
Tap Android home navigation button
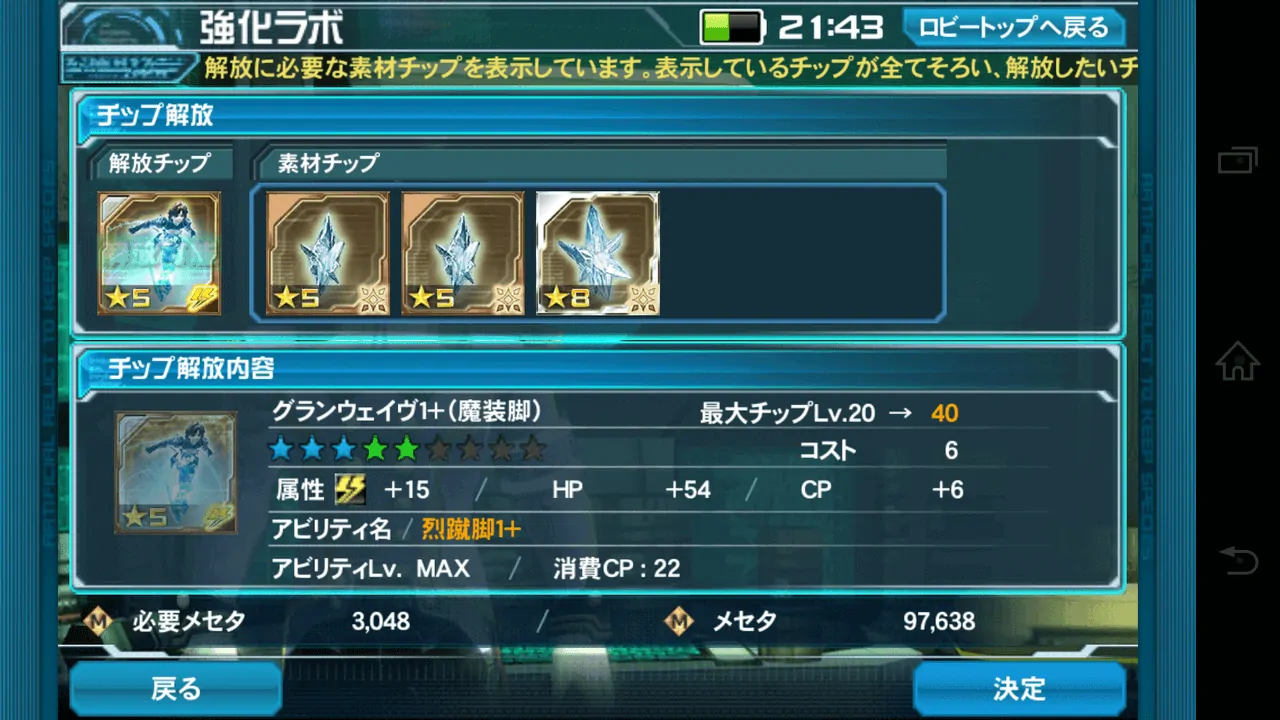tap(1237, 361)
